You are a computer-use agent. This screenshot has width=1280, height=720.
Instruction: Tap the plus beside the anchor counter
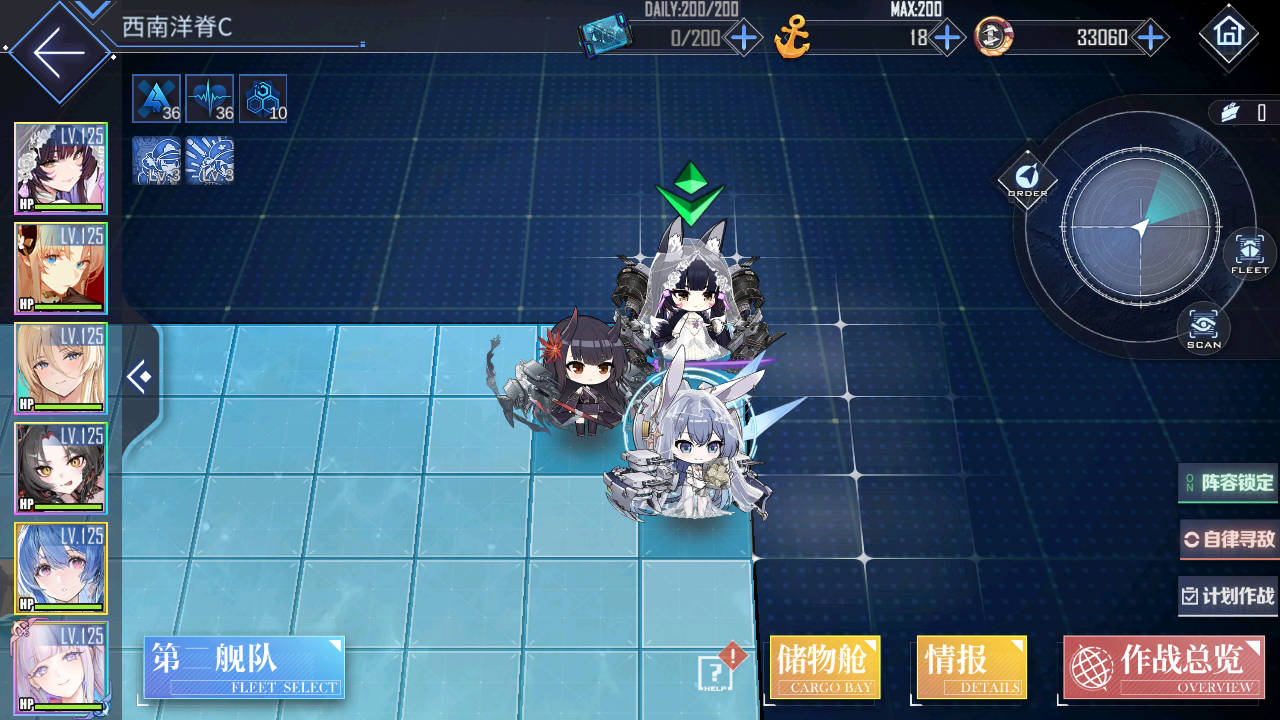(946, 39)
